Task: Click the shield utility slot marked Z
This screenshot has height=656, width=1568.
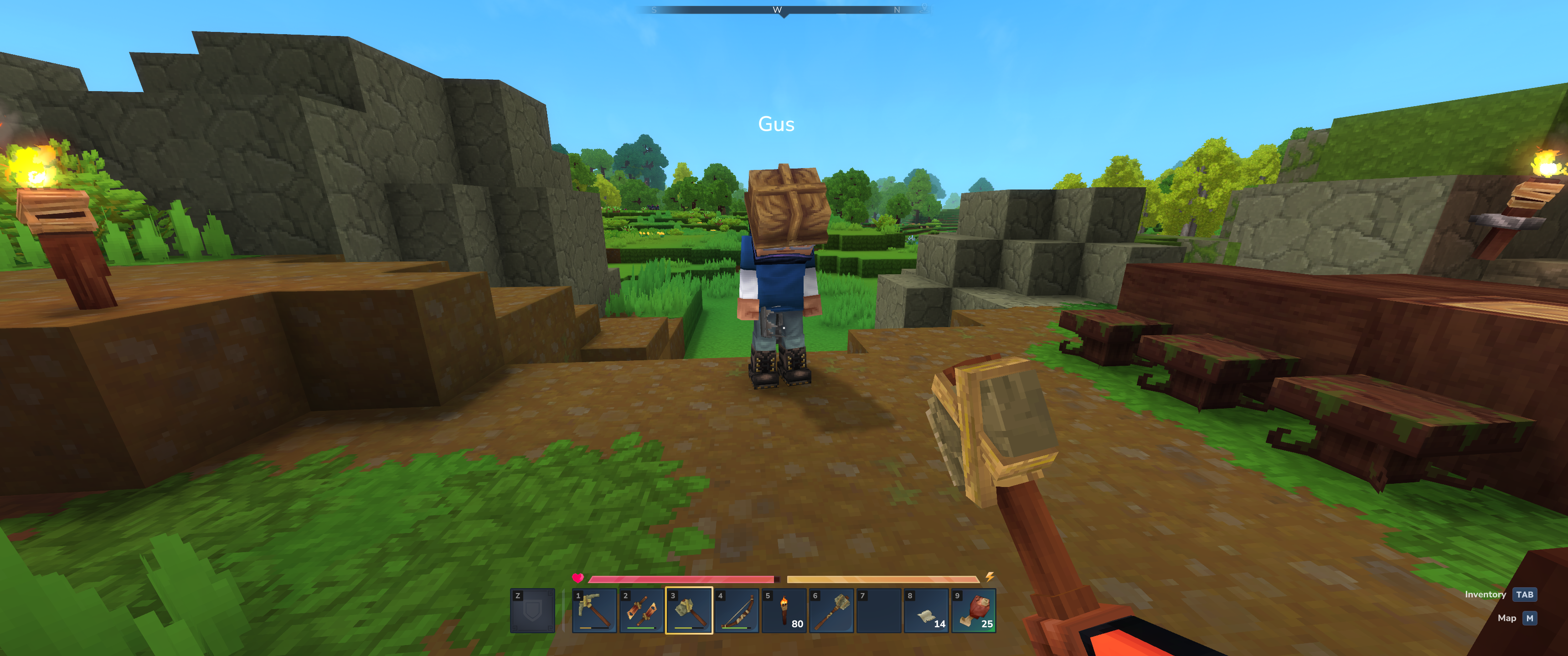Action: click(x=532, y=610)
